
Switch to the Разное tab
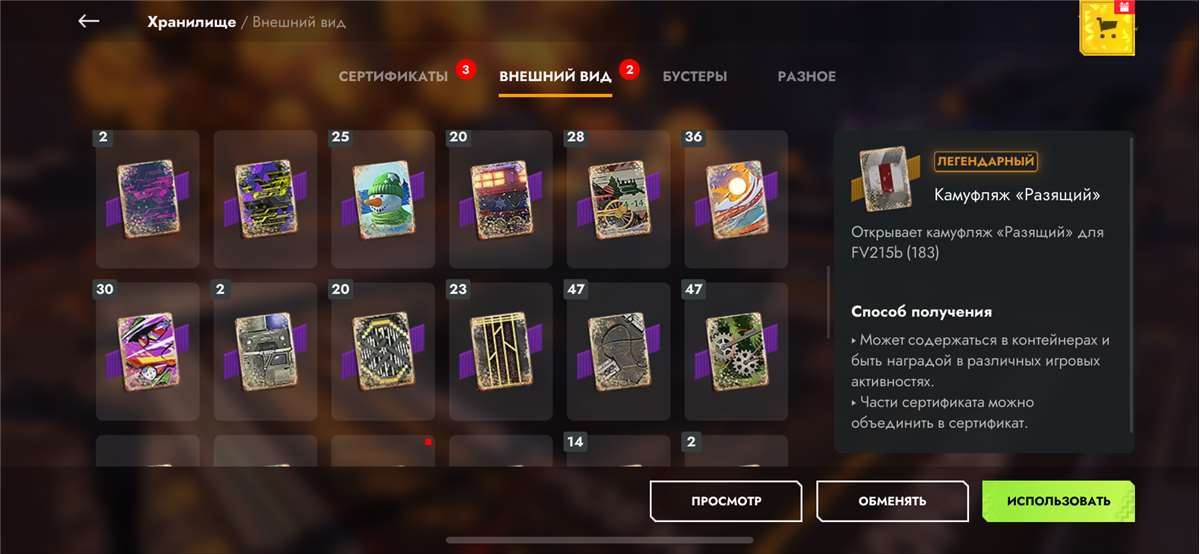[806, 77]
